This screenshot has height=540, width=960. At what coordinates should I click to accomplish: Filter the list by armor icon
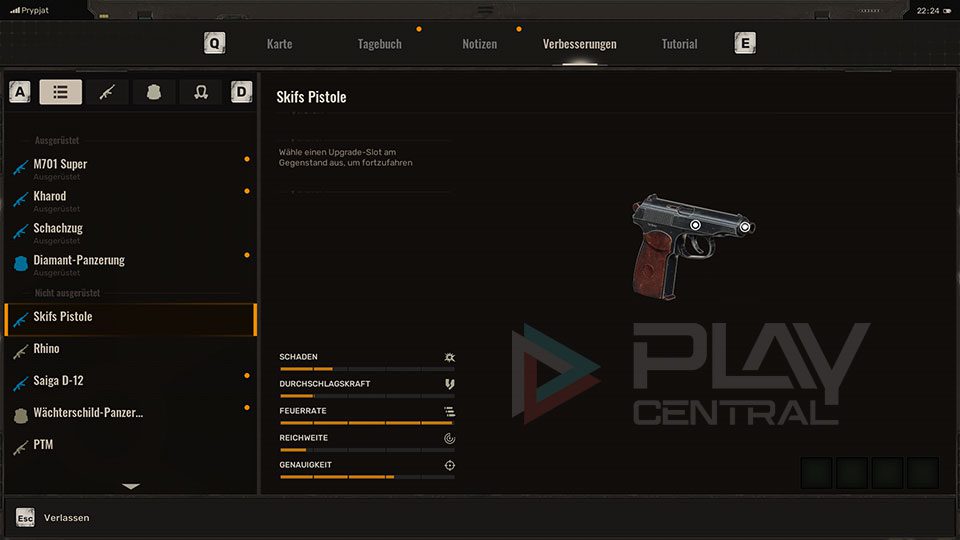tap(154, 92)
